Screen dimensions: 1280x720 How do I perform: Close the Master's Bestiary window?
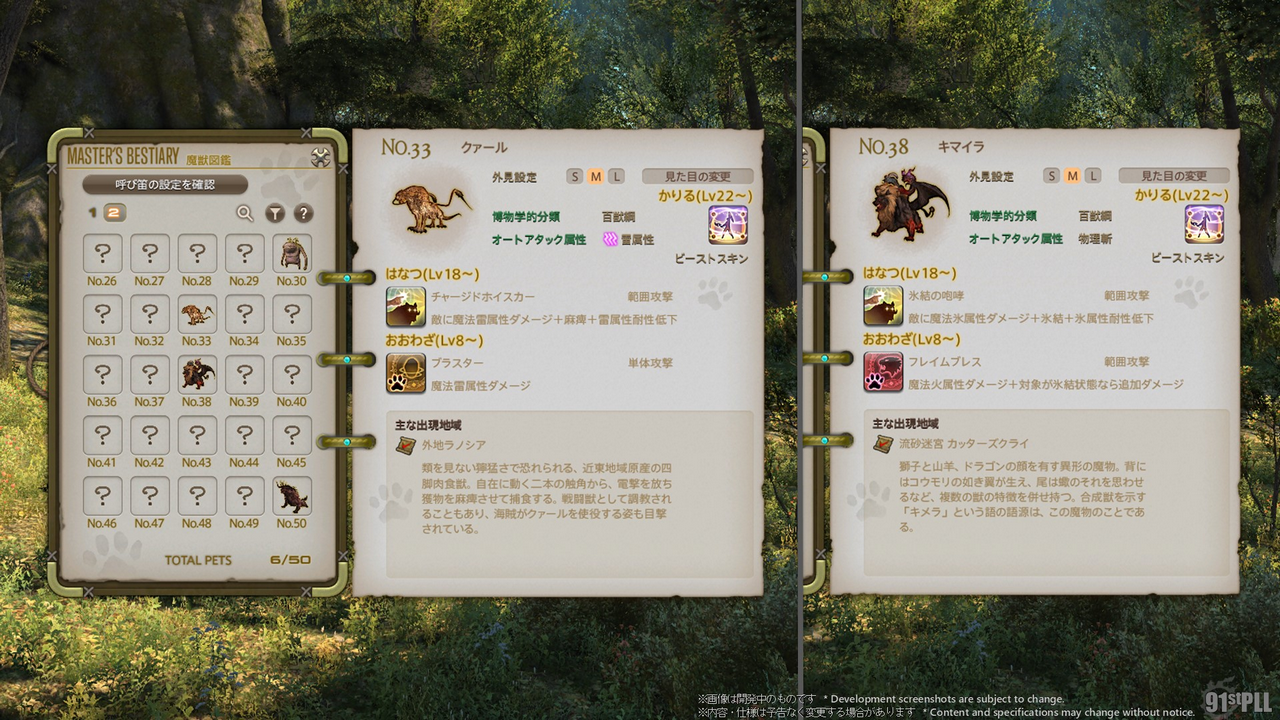pyautogui.click(x=321, y=157)
